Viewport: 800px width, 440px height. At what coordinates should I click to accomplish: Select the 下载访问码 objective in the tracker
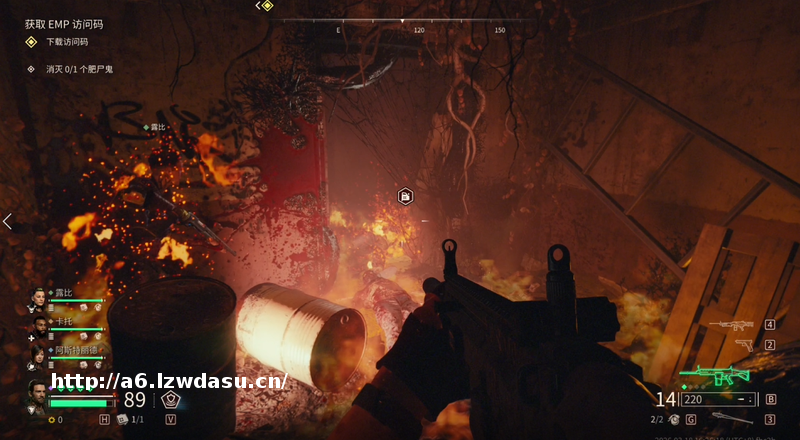[x=67, y=42]
